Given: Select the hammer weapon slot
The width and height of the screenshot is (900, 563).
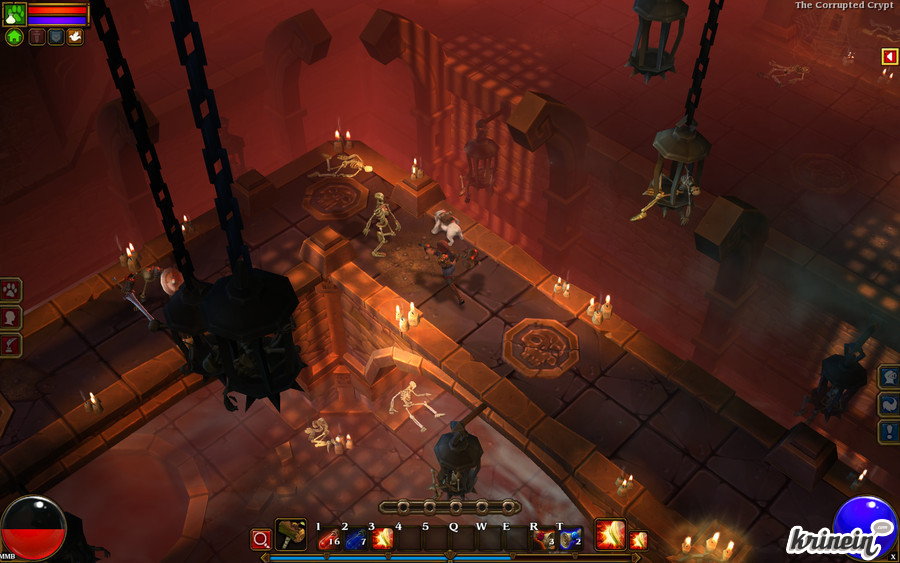Looking at the screenshot, I should point(291,535).
